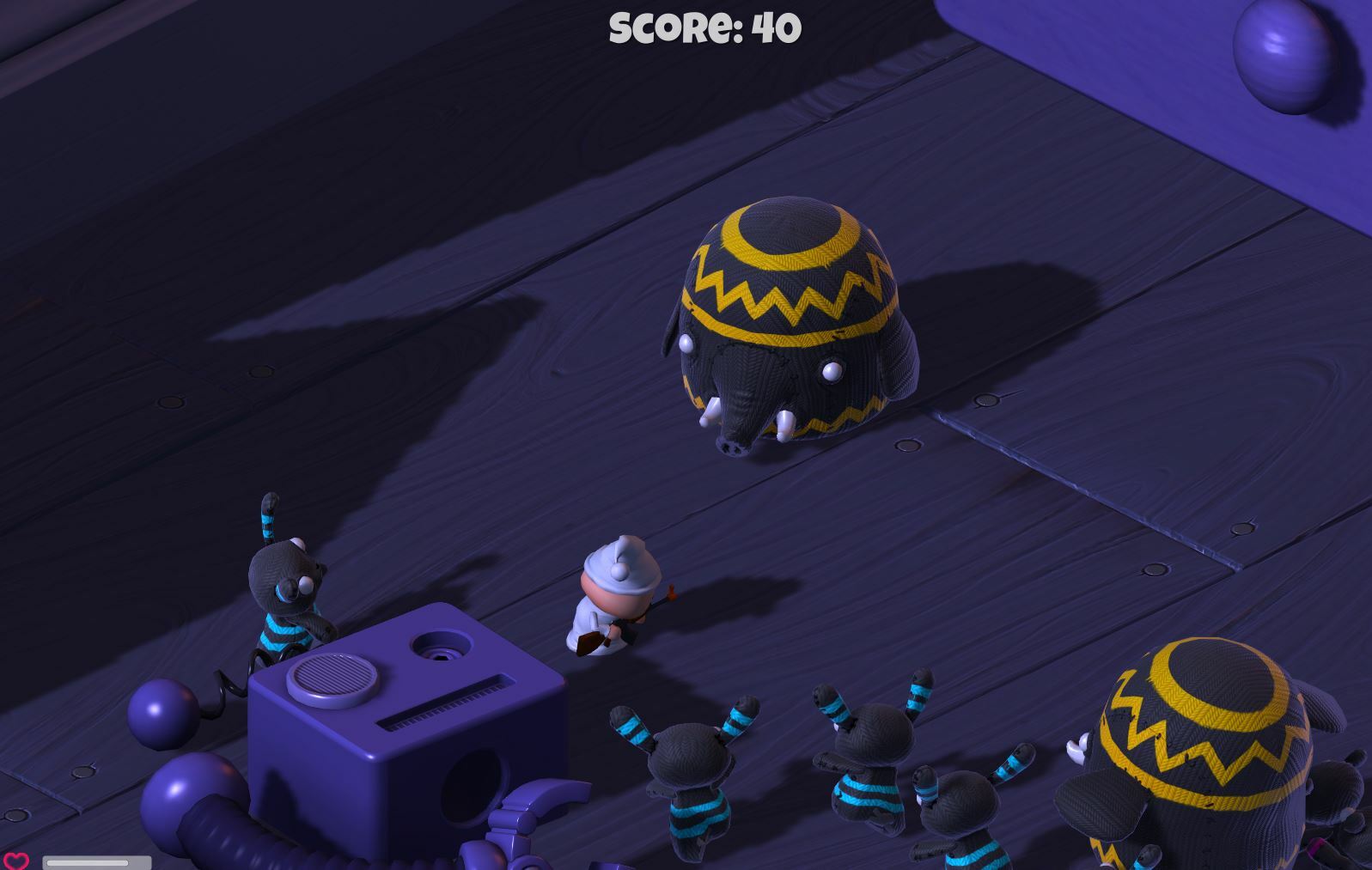Click the elephant's eye

[830, 369]
